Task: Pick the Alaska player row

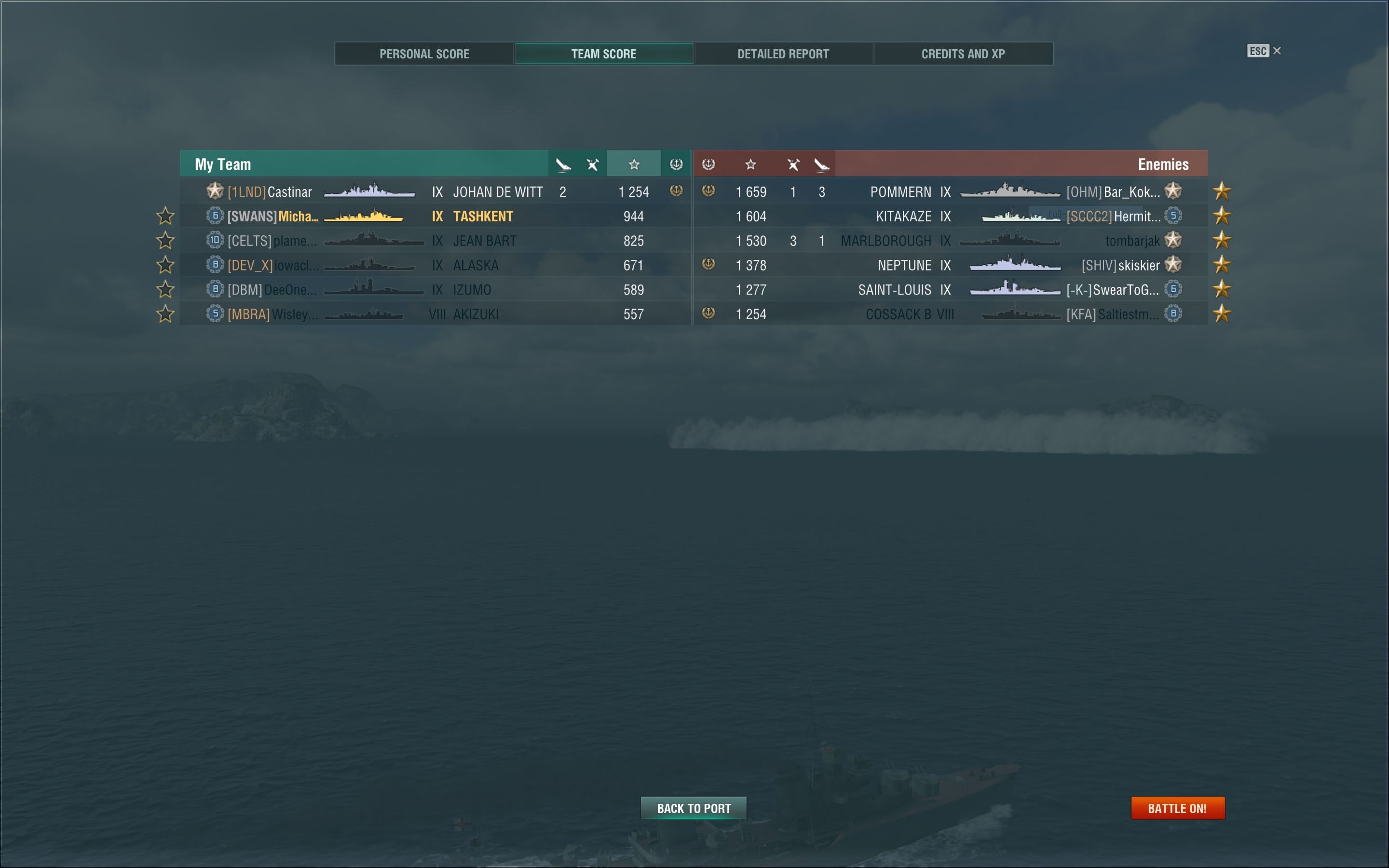Action: (435, 265)
